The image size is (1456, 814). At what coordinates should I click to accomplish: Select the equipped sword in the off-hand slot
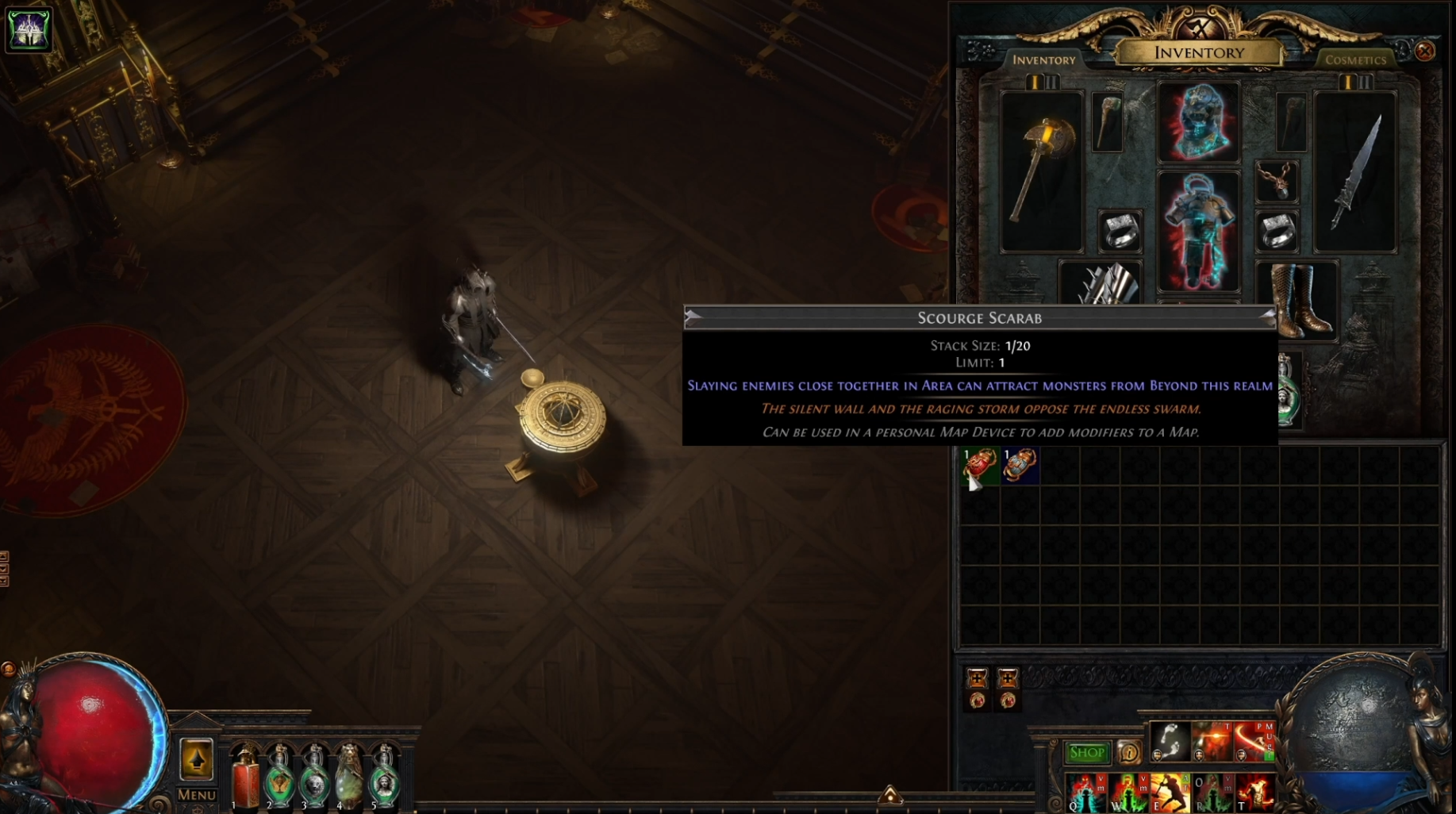point(1354,171)
